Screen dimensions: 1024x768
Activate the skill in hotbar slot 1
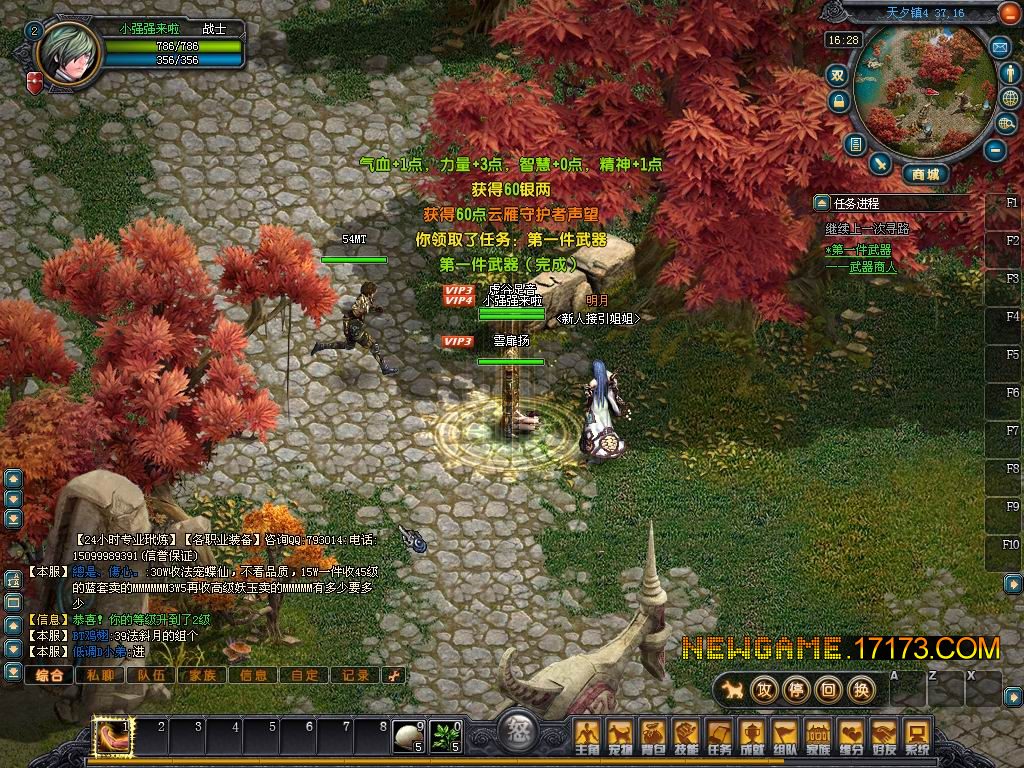tap(110, 737)
